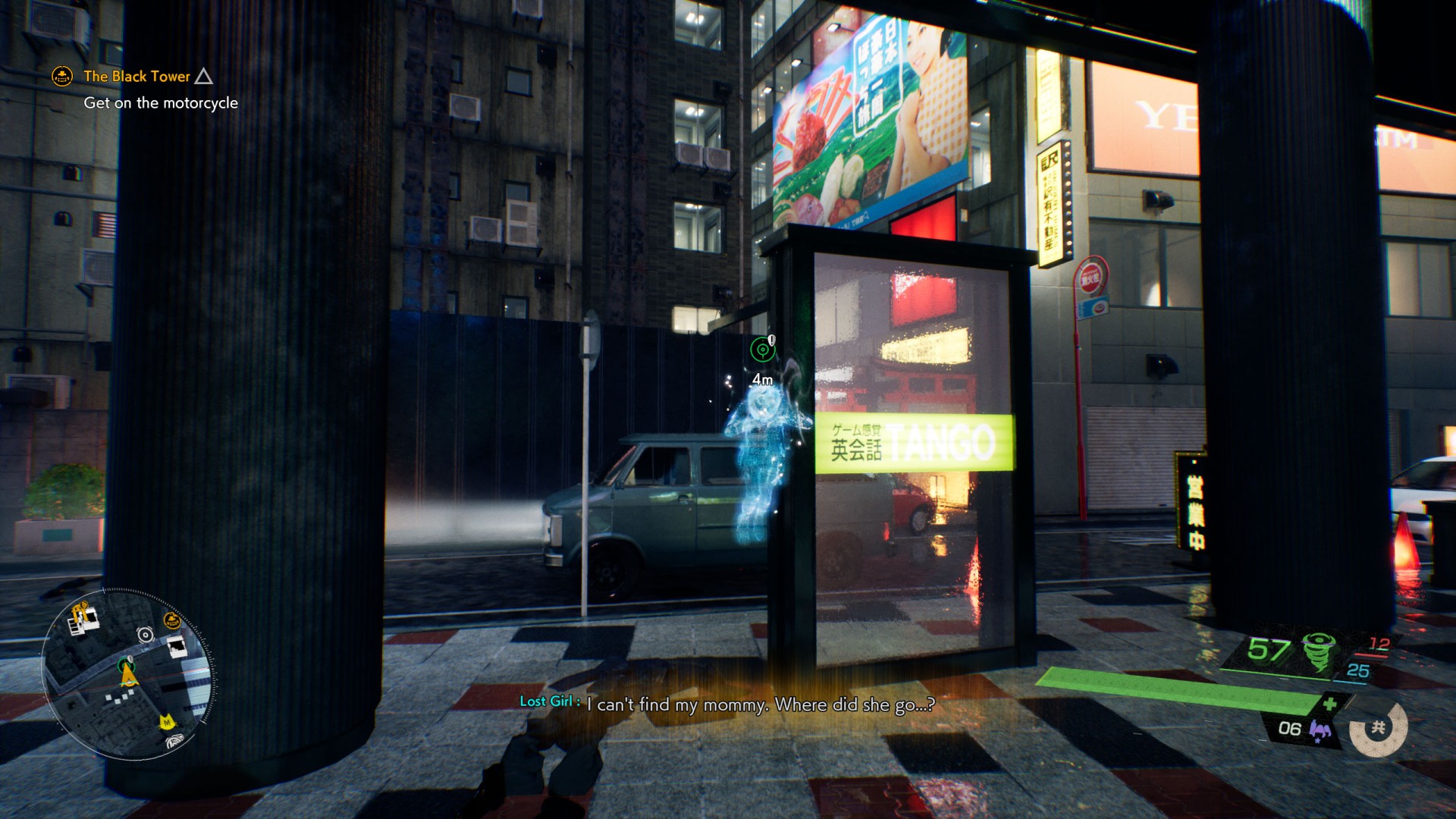Viewport: 1456px width, 819px height.
Task: Click the purple consumable item icon
Action: tap(1319, 731)
